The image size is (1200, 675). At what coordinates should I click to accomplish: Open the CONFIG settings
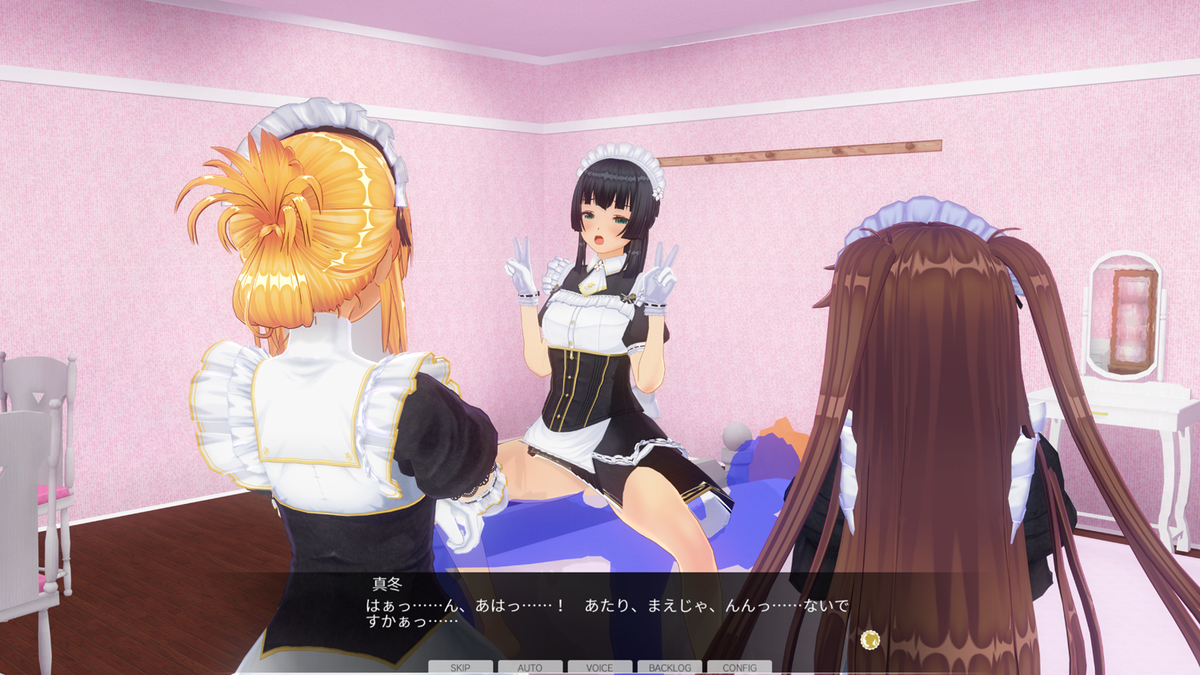pyautogui.click(x=739, y=667)
